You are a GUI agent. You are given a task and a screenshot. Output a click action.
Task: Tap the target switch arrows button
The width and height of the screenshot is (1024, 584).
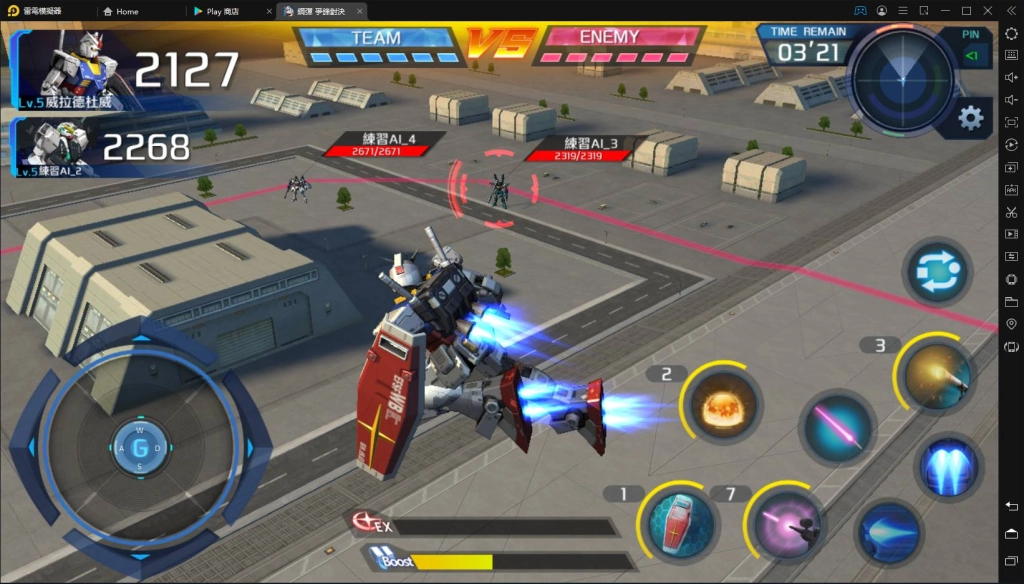[x=937, y=272]
